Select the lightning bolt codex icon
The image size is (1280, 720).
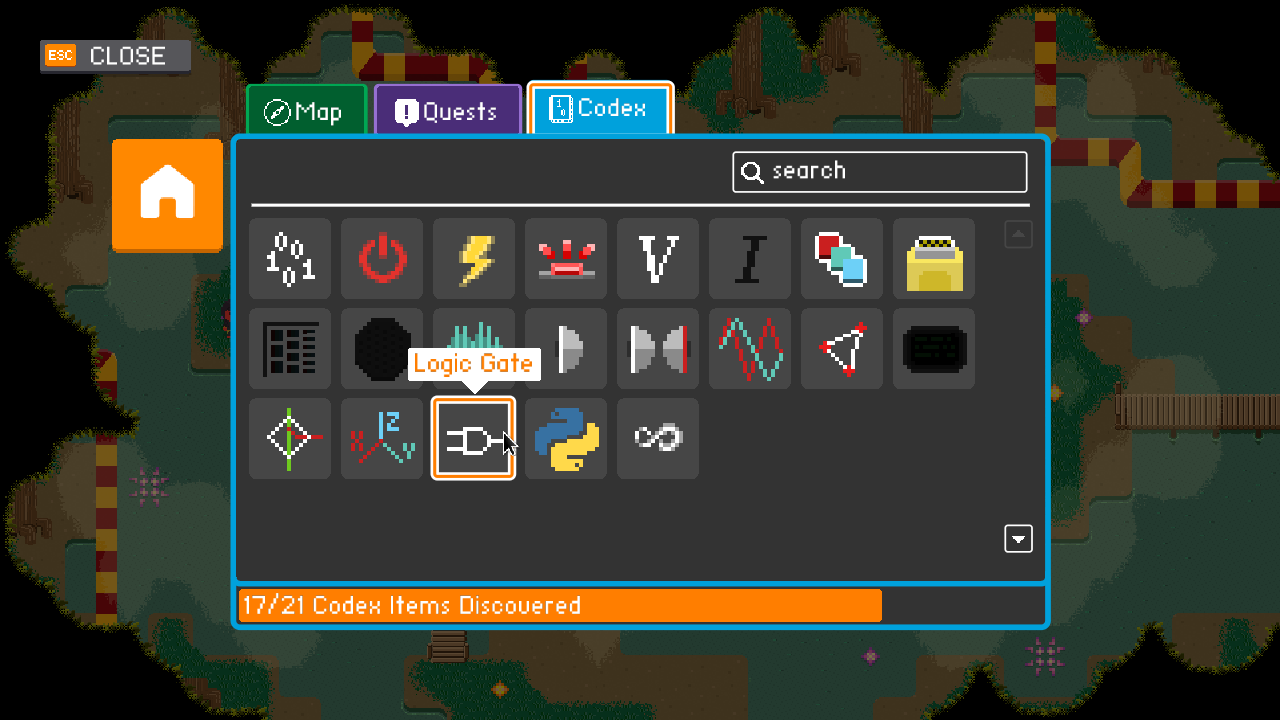click(473, 259)
